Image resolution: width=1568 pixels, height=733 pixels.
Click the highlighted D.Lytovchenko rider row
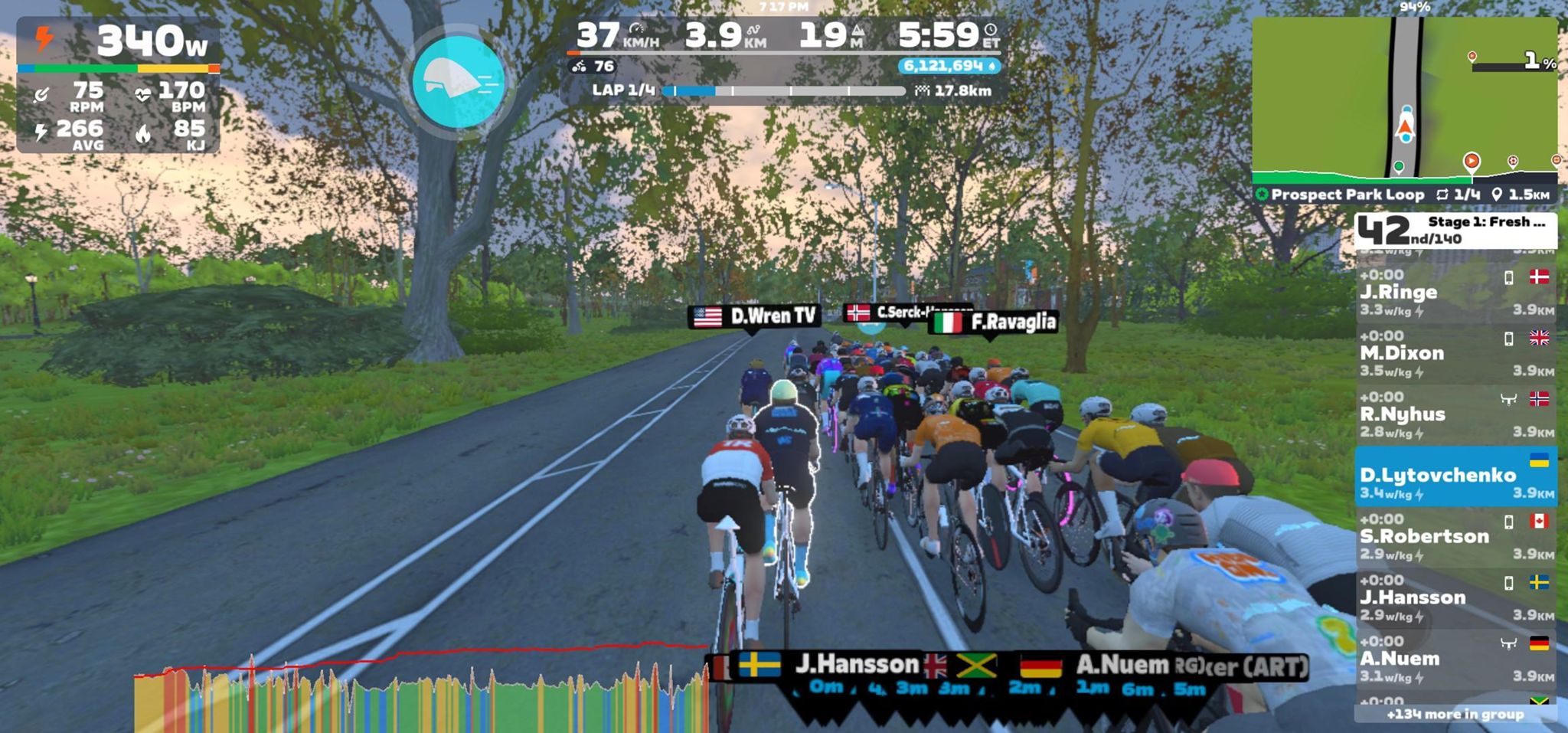point(1455,476)
